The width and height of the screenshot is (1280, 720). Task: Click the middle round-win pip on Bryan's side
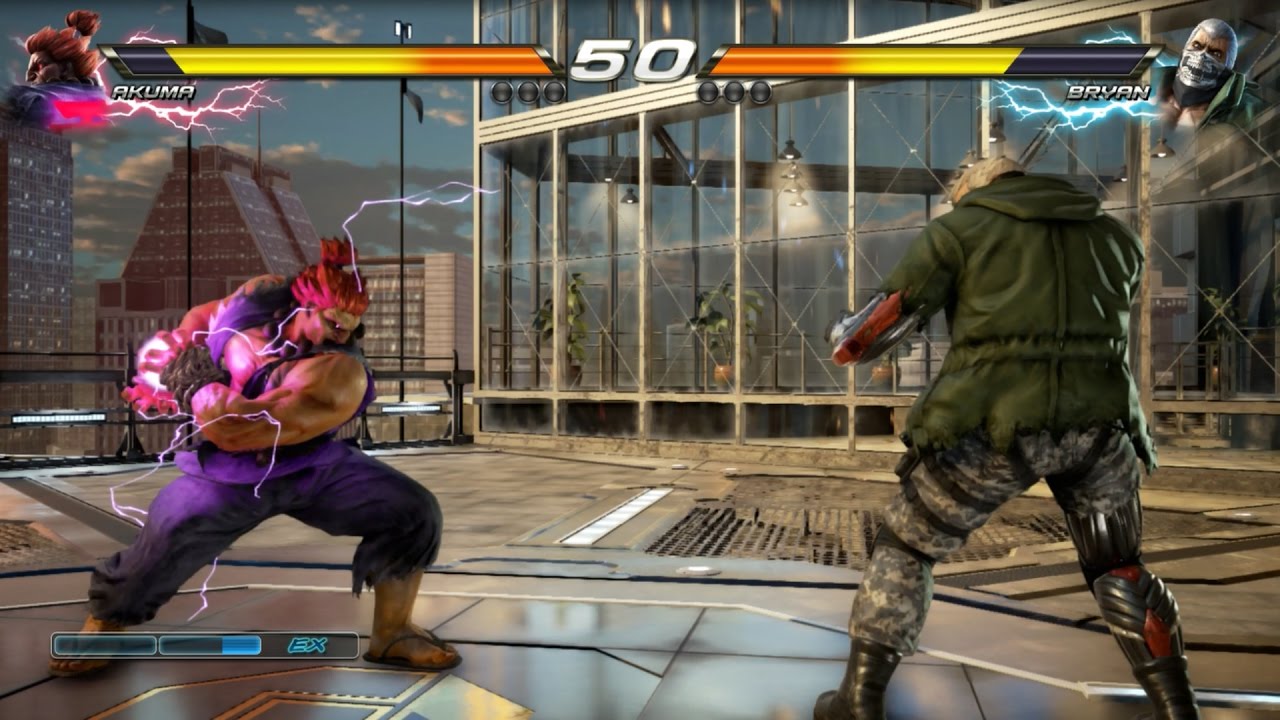(x=736, y=90)
